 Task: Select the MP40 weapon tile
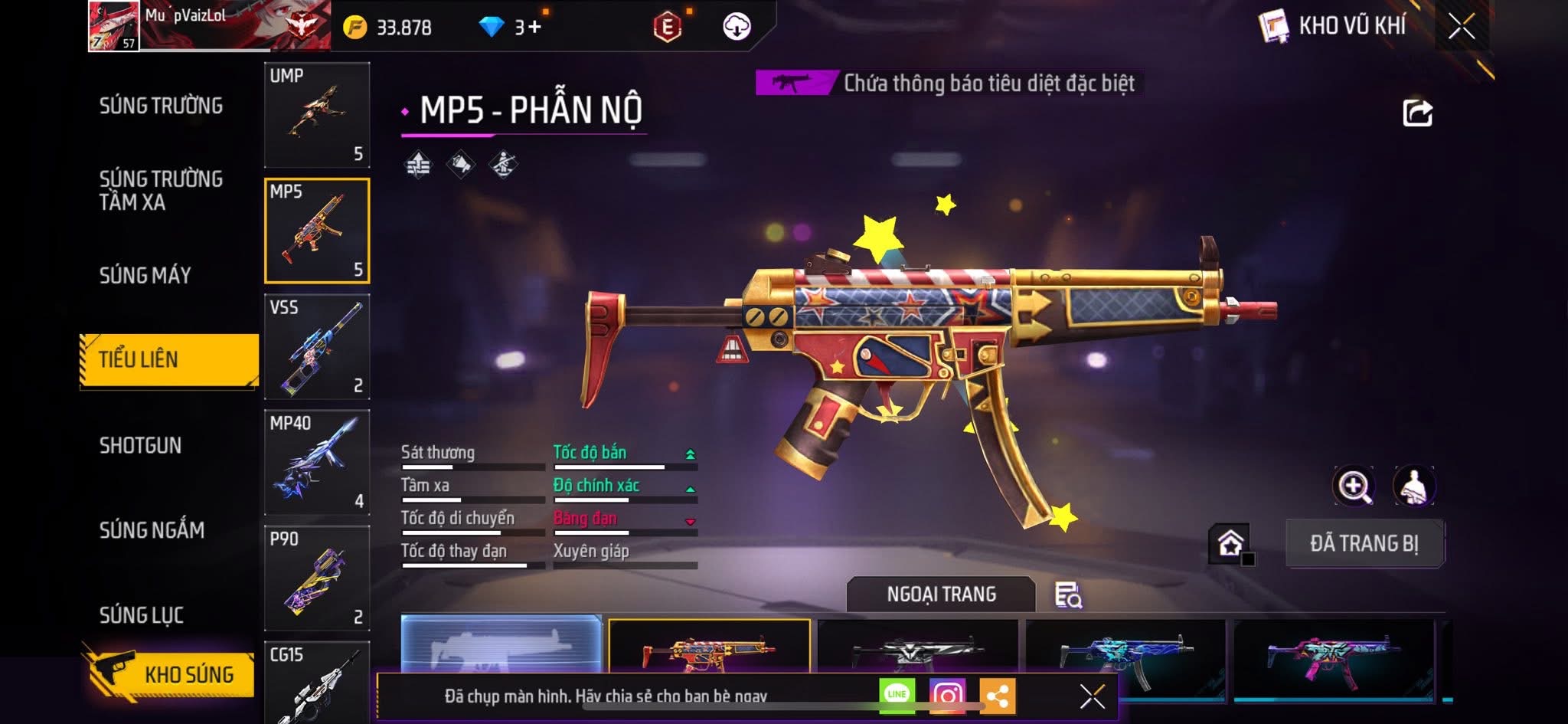pyautogui.click(x=317, y=462)
